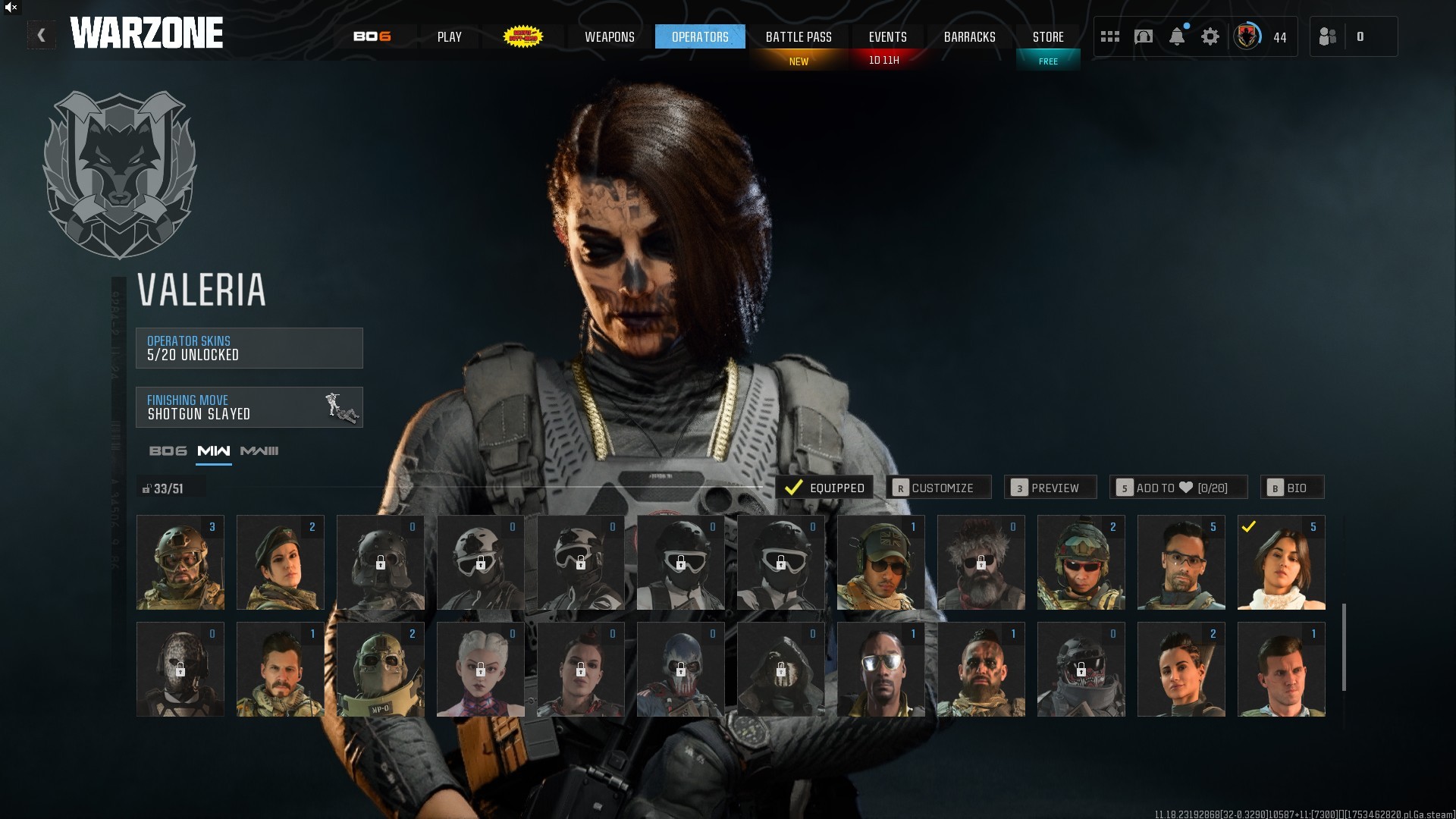Image resolution: width=1456 pixels, height=819 pixels.
Task: Click the Customize button
Action: pyautogui.click(x=939, y=488)
